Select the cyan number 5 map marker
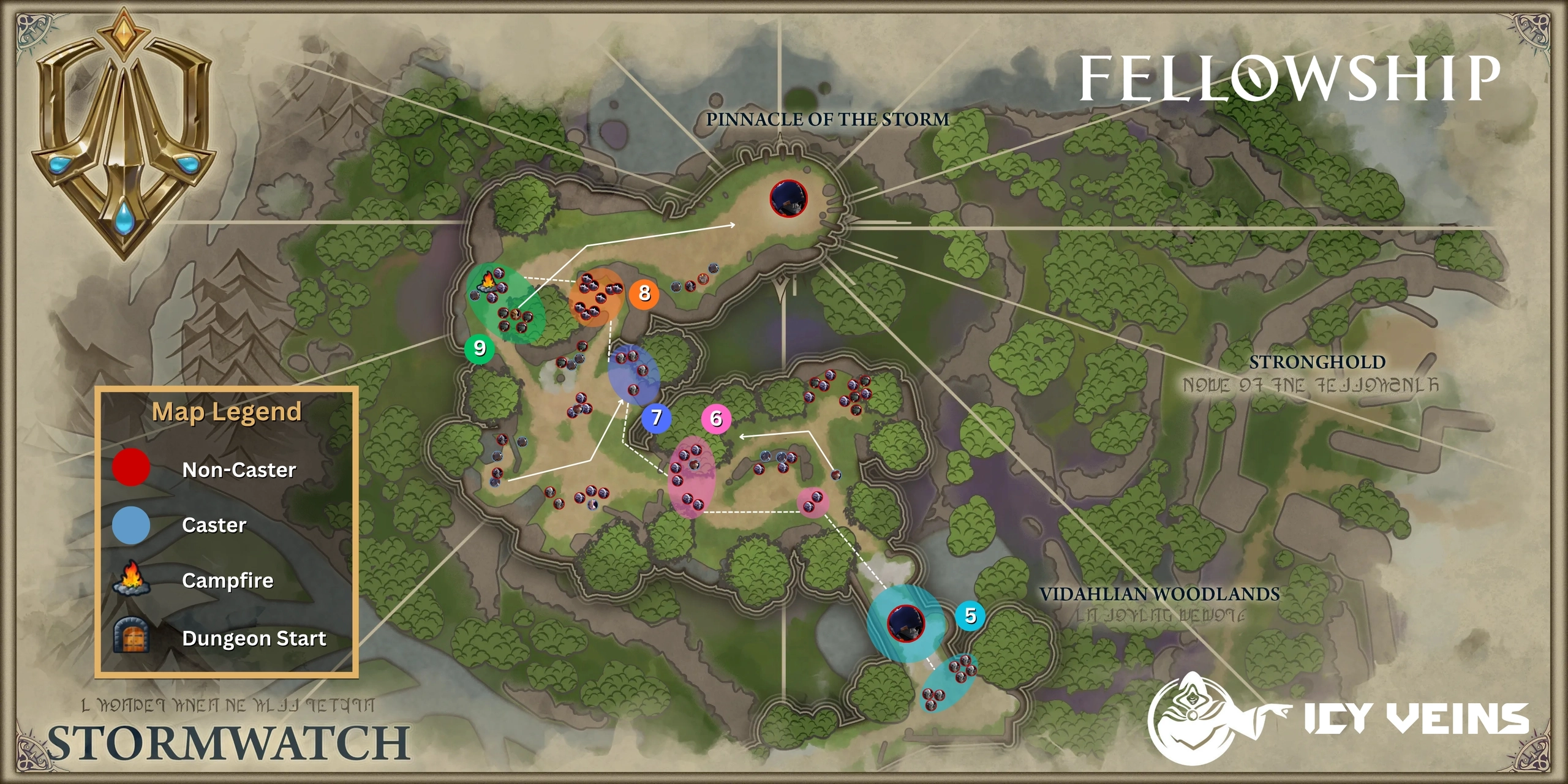The height and width of the screenshot is (784, 1568). [x=970, y=616]
